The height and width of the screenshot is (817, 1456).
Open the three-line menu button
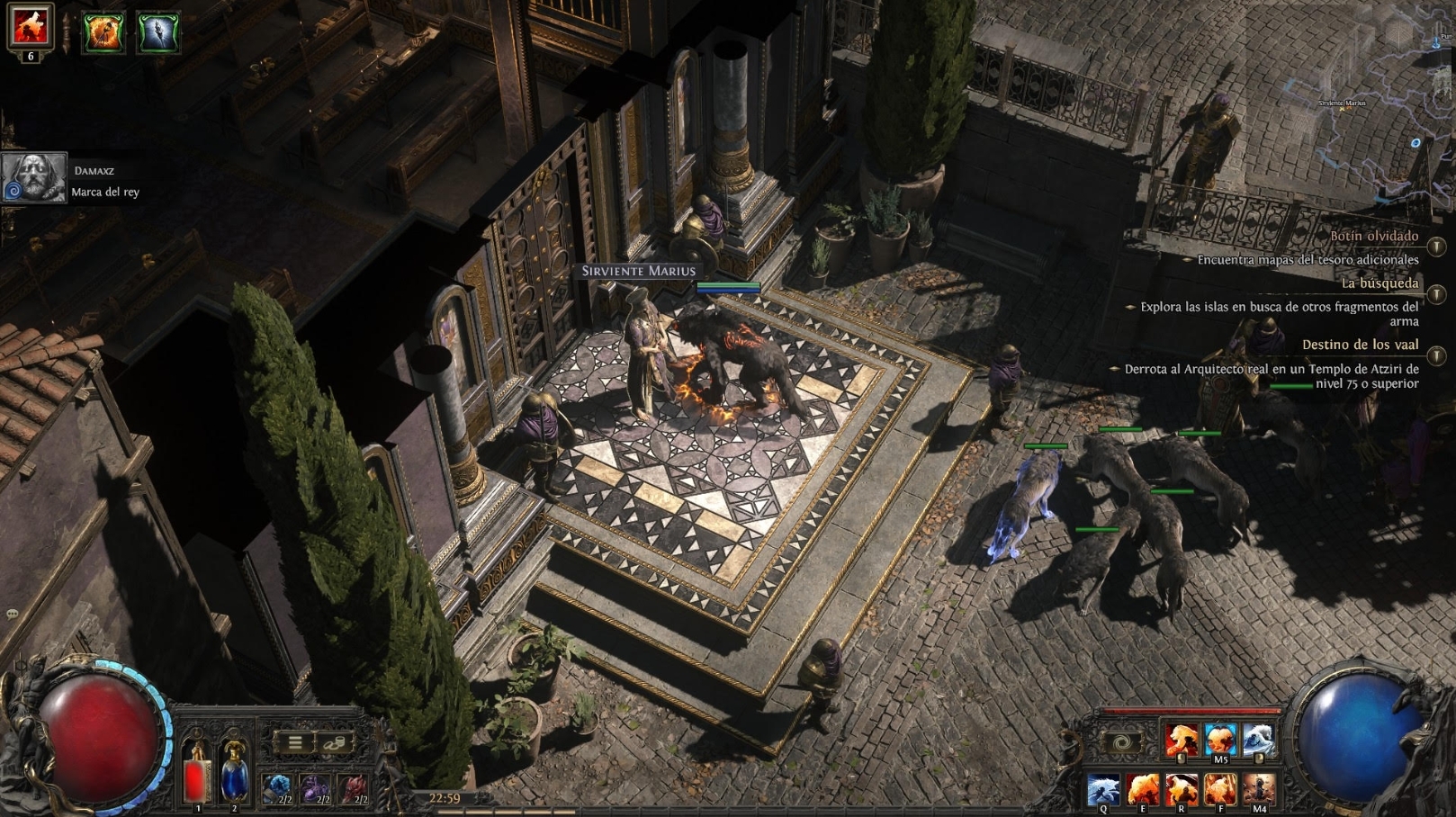[x=294, y=742]
